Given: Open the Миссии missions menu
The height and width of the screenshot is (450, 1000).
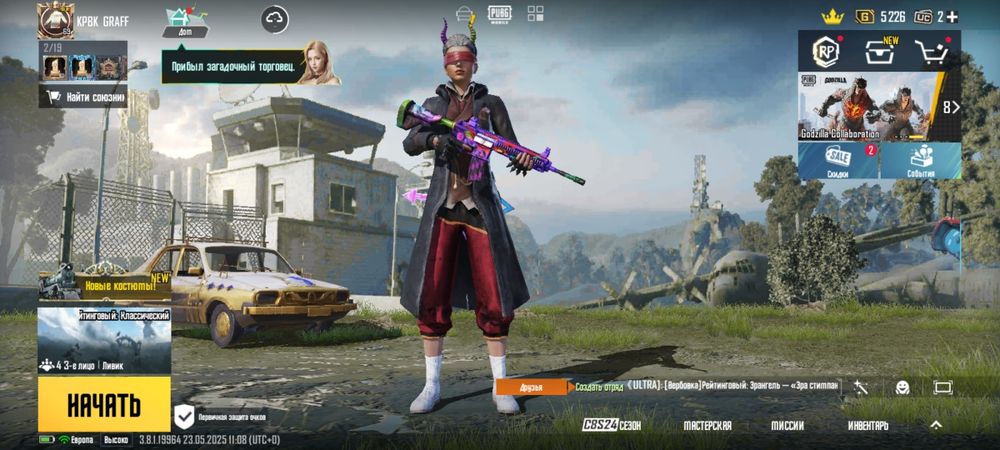Looking at the screenshot, I should 787,425.
